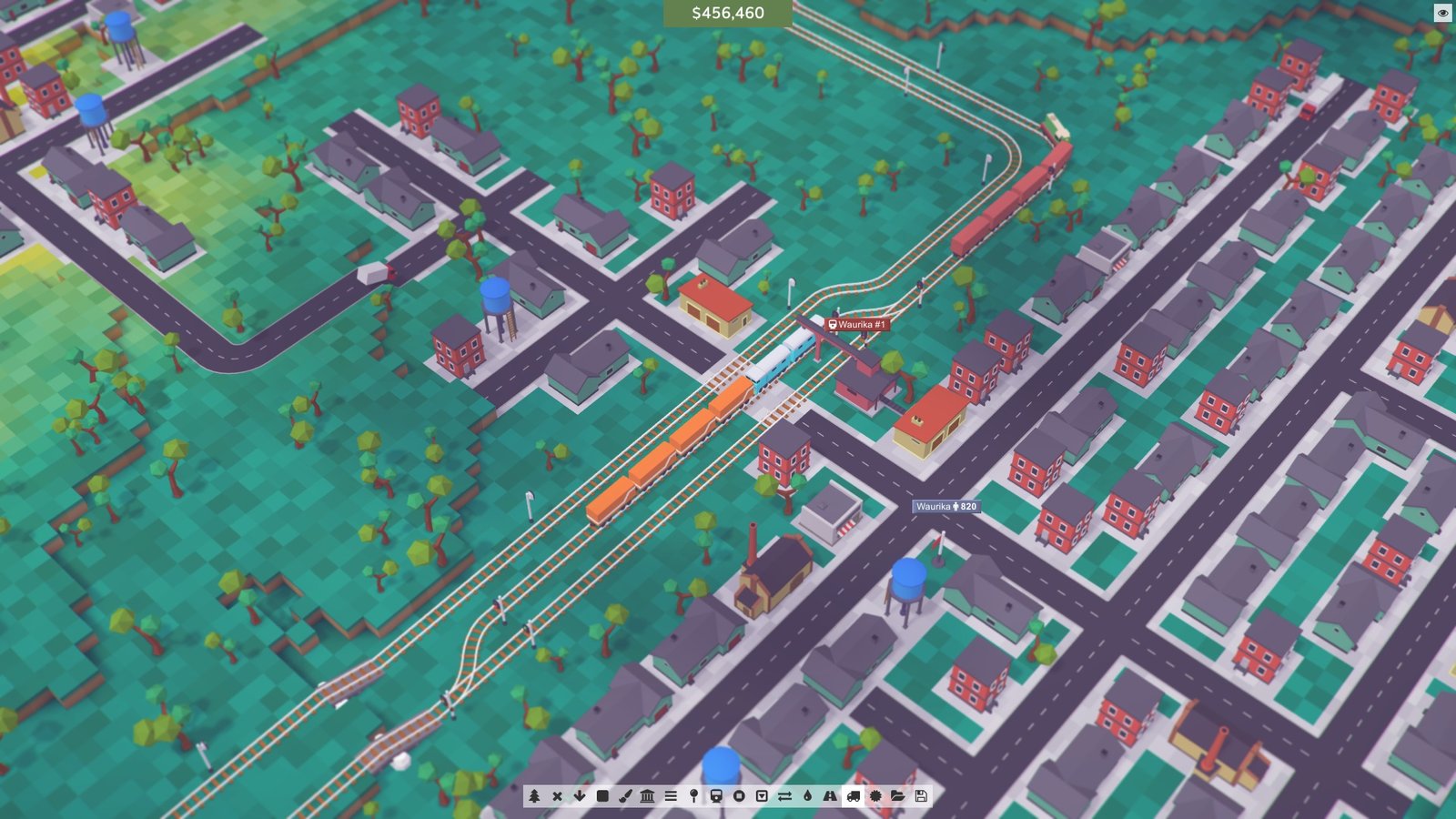The width and height of the screenshot is (1456, 819).
Task: Open the routes swap tool
Action: (785, 794)
